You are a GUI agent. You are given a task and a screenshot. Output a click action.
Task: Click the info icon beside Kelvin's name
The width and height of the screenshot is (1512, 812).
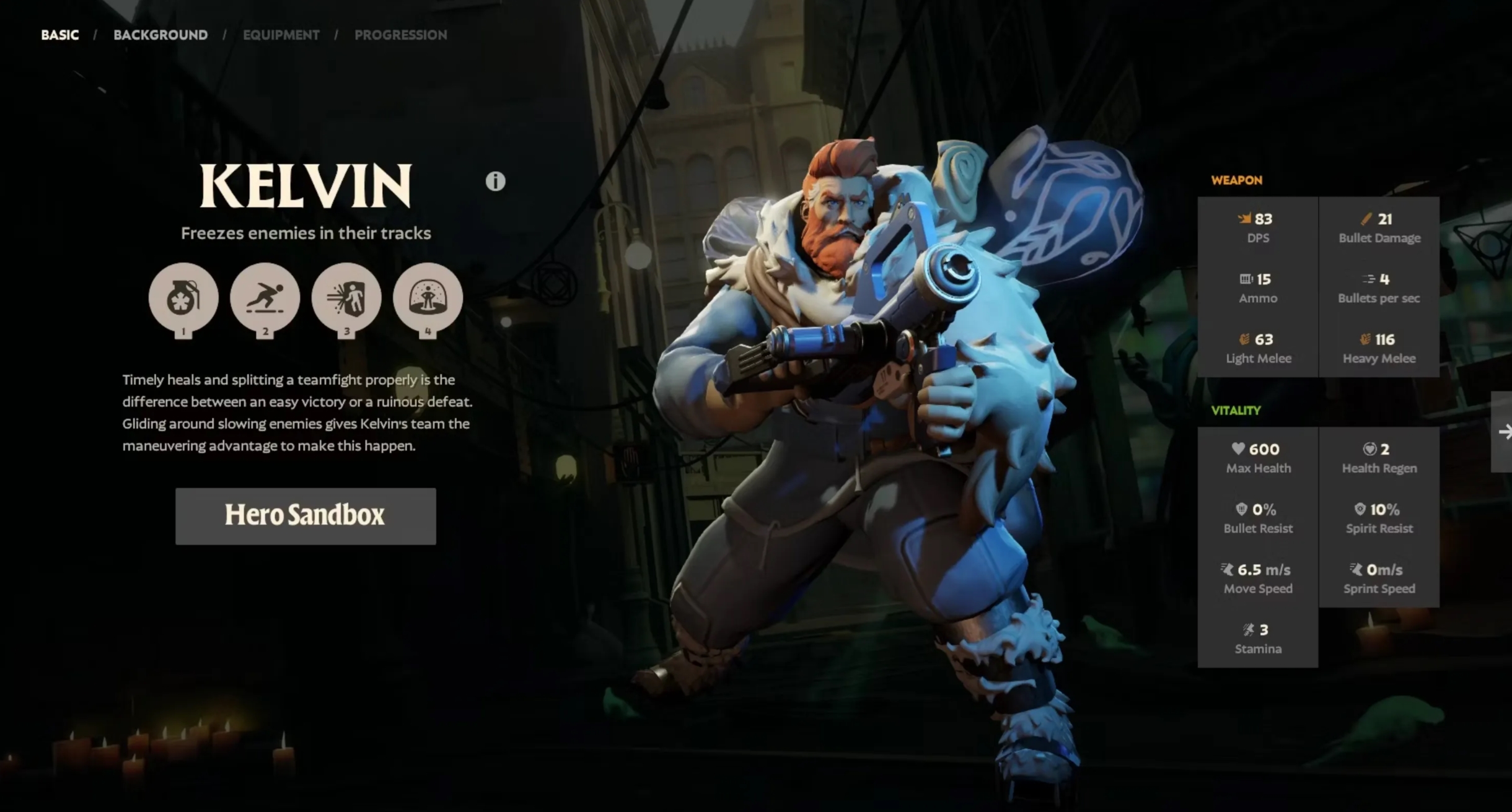pos(495,181)
